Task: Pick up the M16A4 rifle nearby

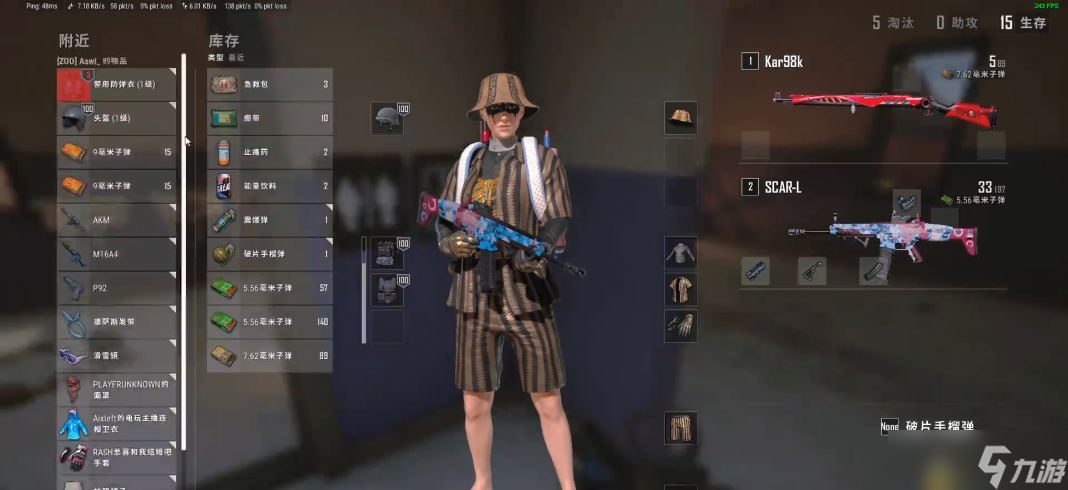Action: pos(116,254)
